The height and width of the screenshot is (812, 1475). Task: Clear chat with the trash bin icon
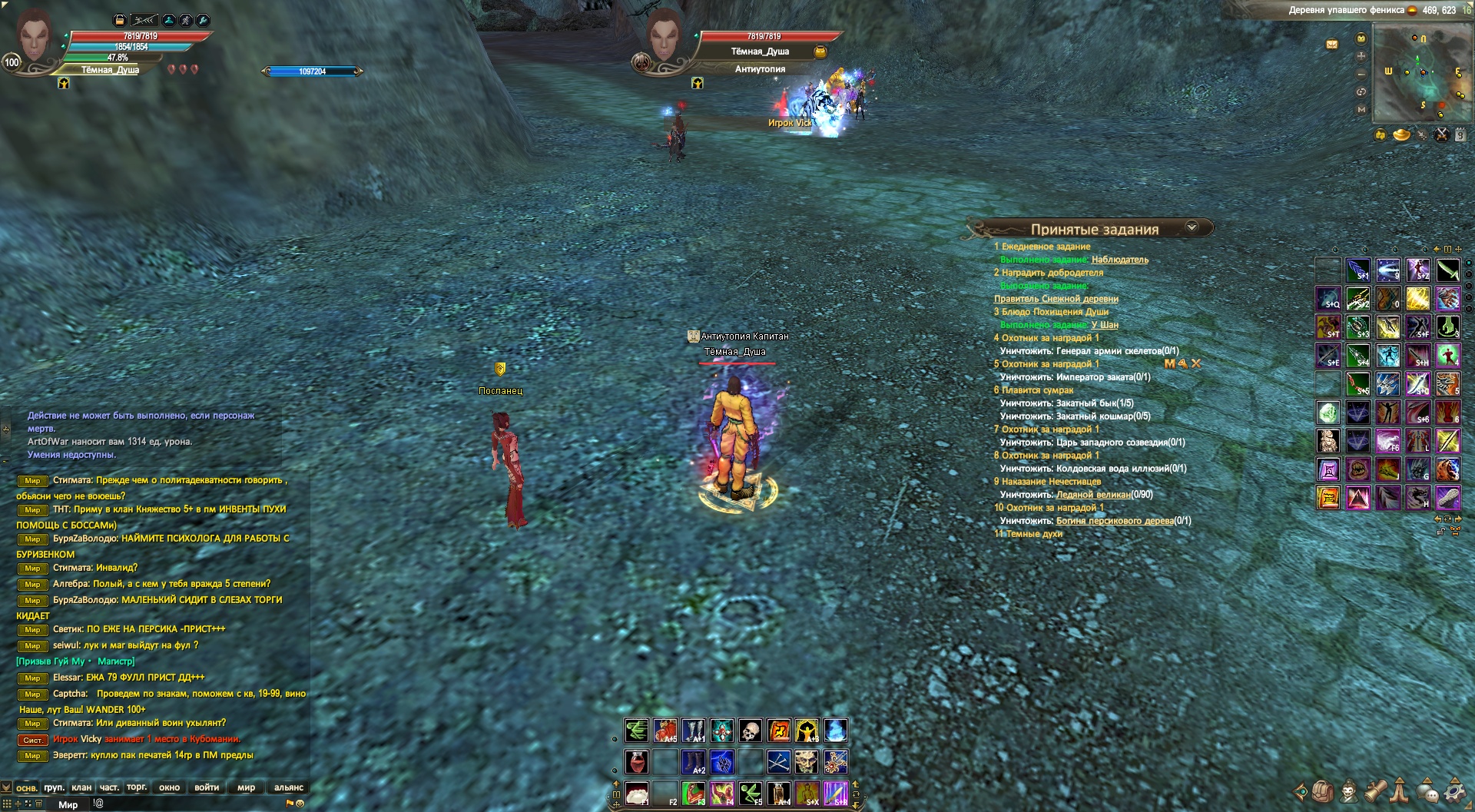tap(39, 804)
